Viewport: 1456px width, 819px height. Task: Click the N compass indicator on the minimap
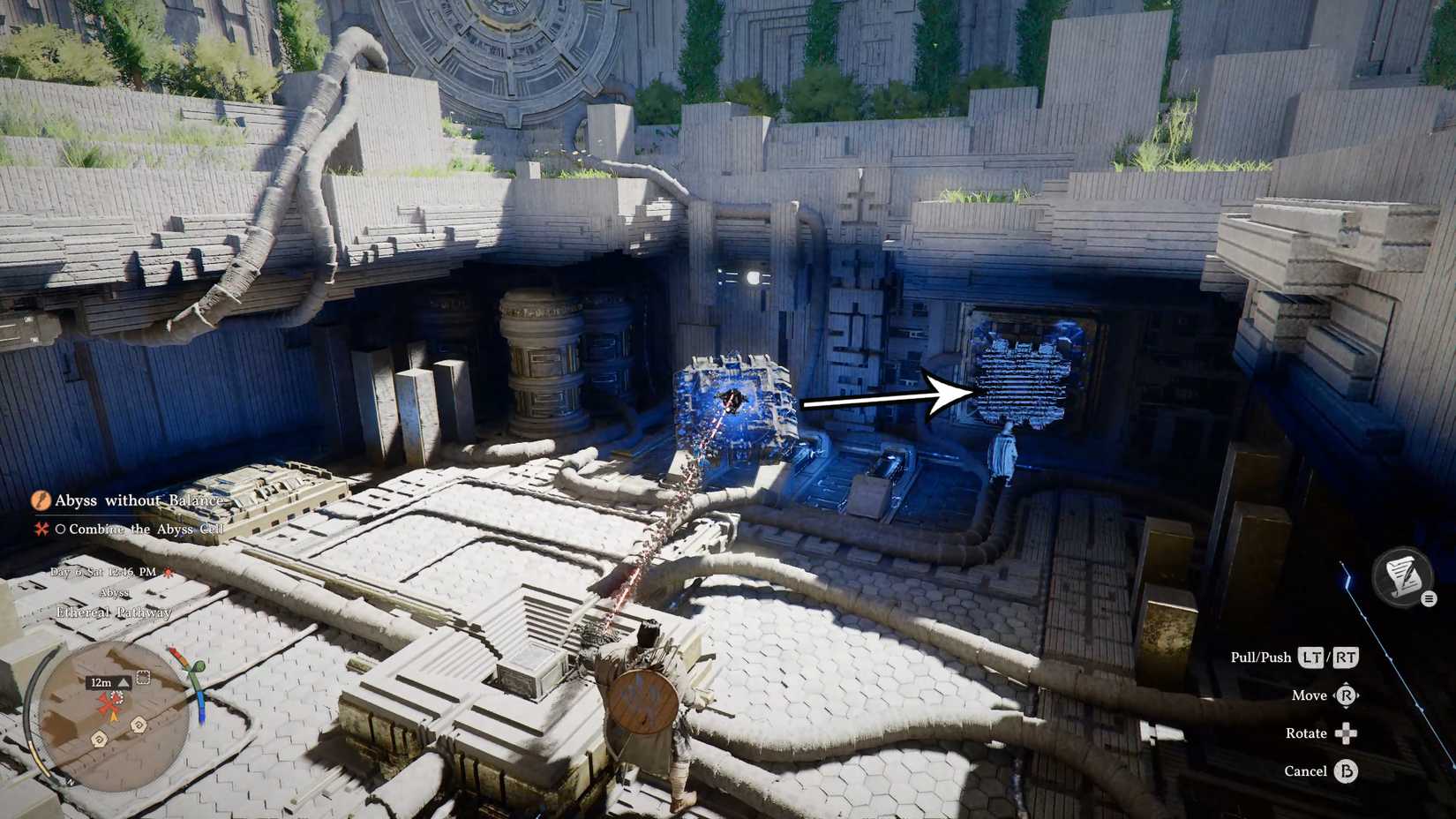pyautogui.click(x=71, y=783)
